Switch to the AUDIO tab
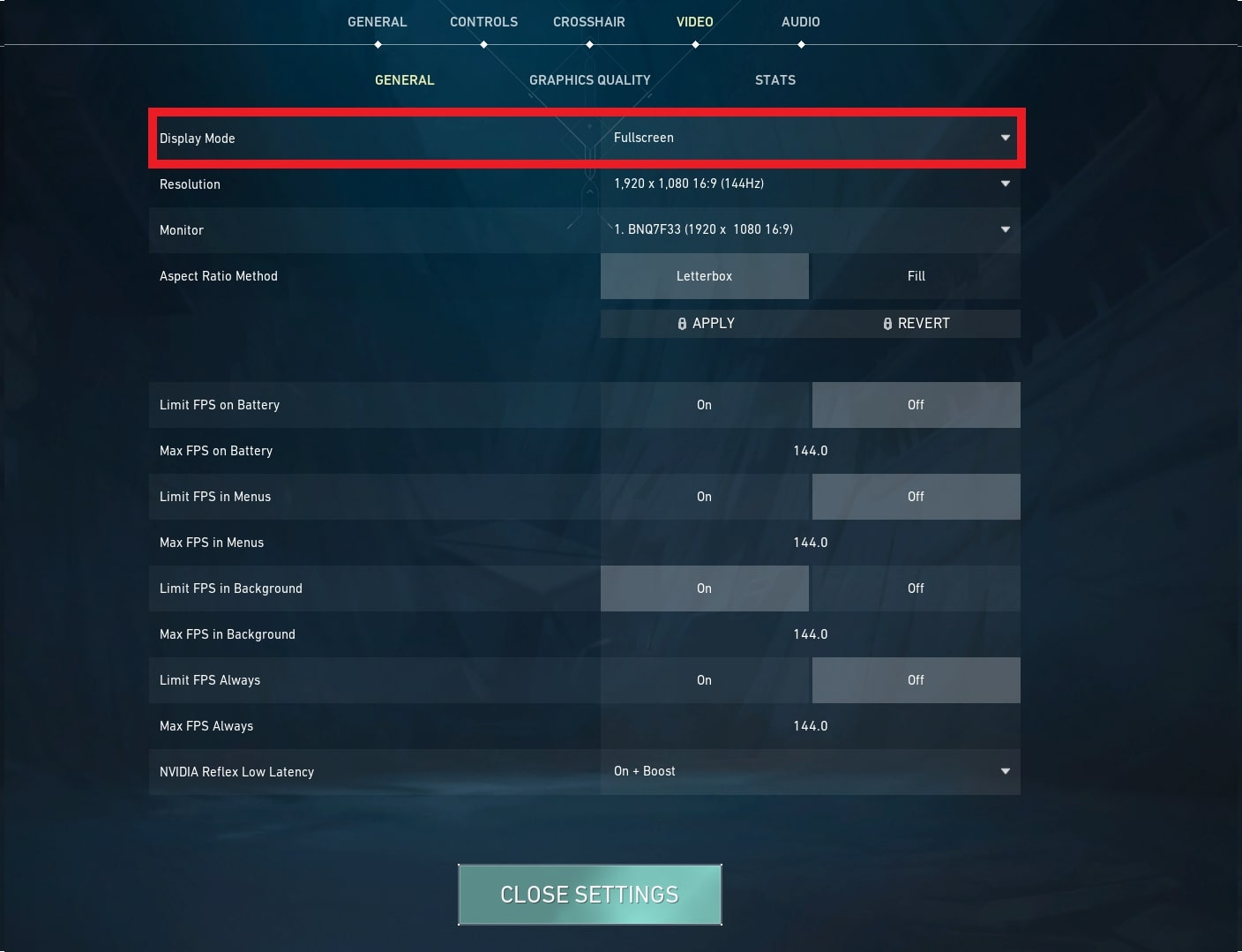Image resolution: width=1242 pixels, height=952 pixels. 800,21
